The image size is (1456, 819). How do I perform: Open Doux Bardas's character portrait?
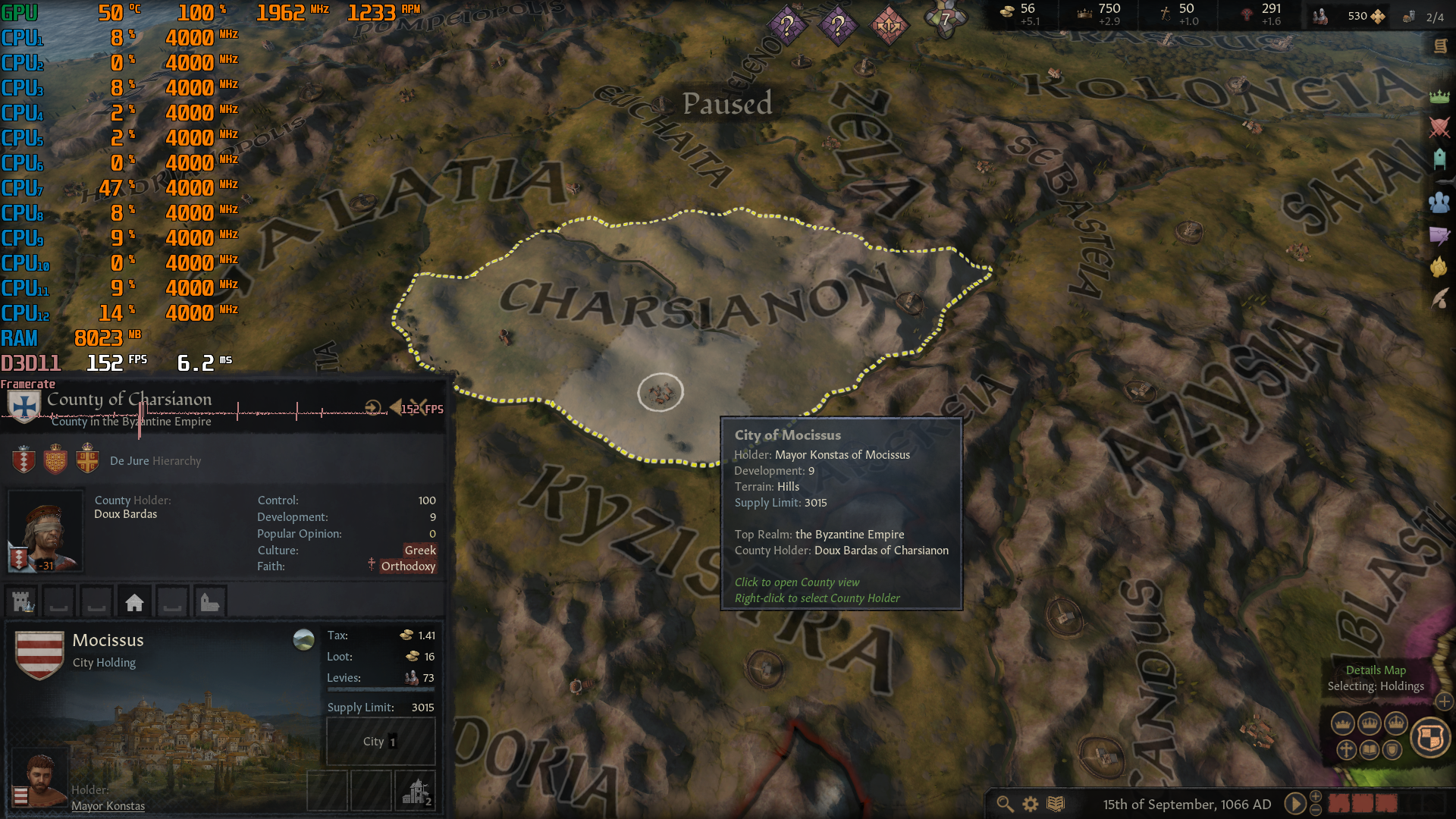pyautogui.click(x=45, y=532)
